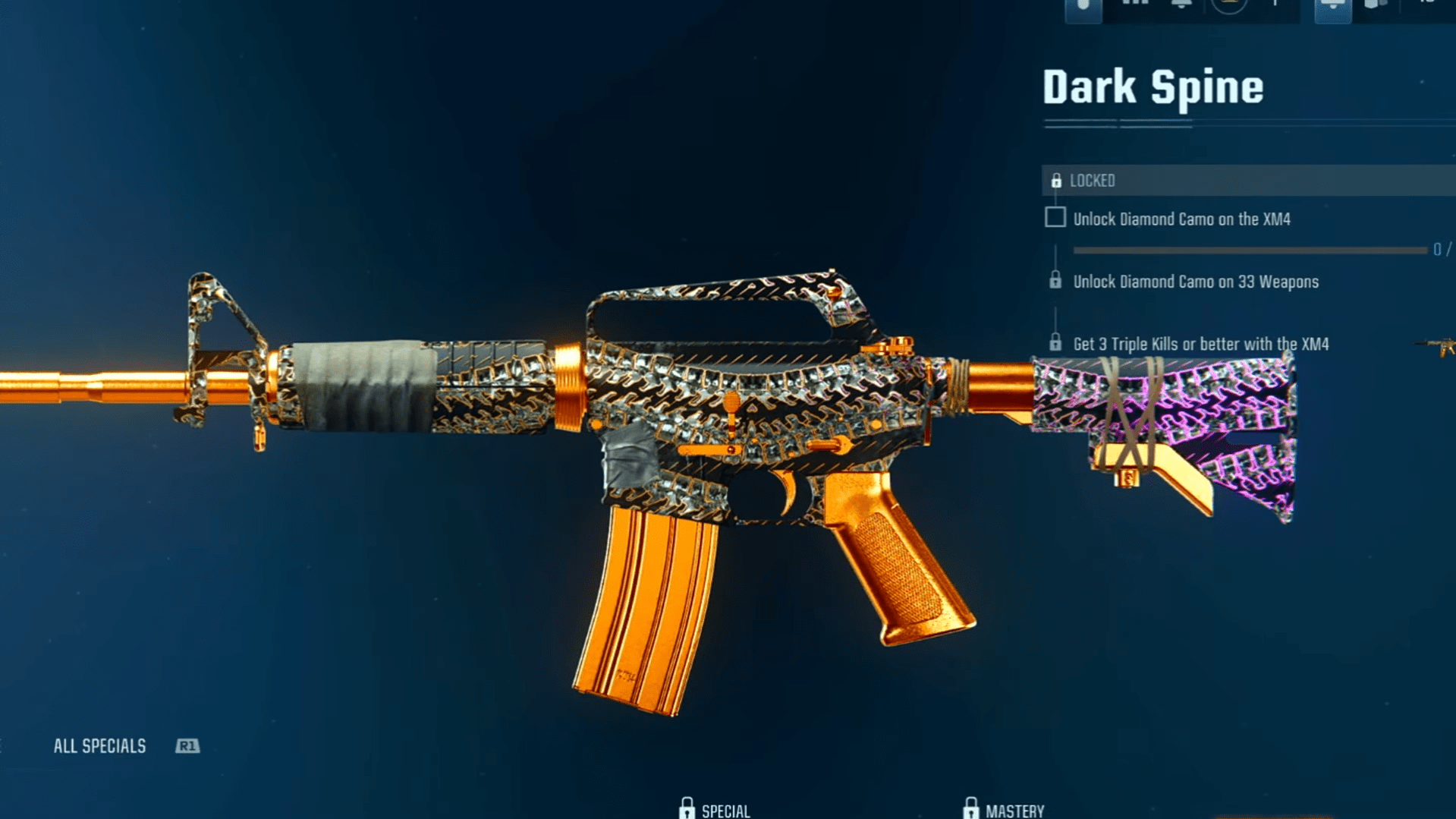Select the Diamond Camo on 33 Weapons requirement
1456x819 pixels.
pos(1195,282)
